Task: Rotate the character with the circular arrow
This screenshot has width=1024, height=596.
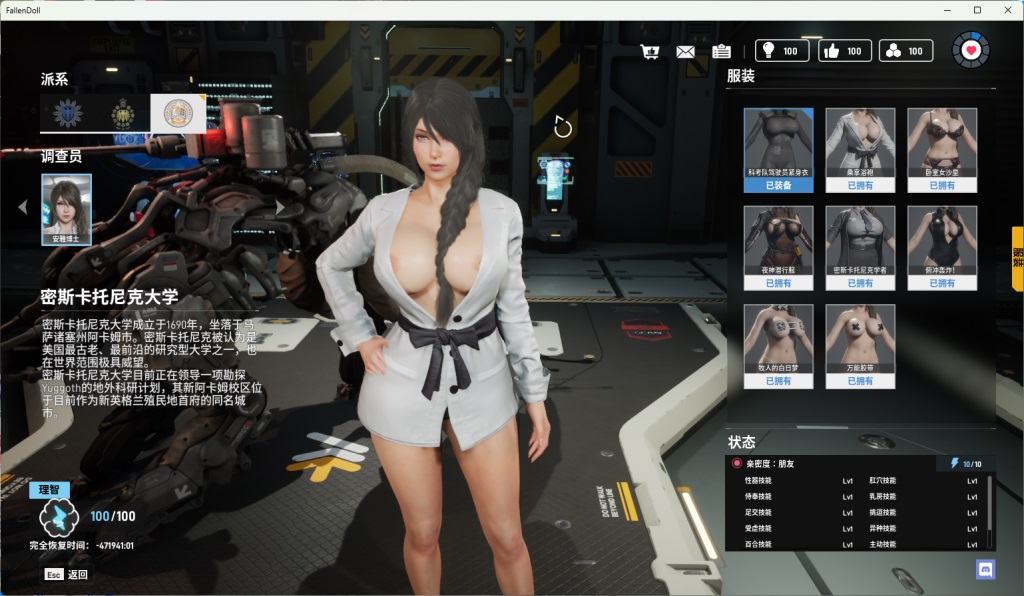Action: click(563, 127)
